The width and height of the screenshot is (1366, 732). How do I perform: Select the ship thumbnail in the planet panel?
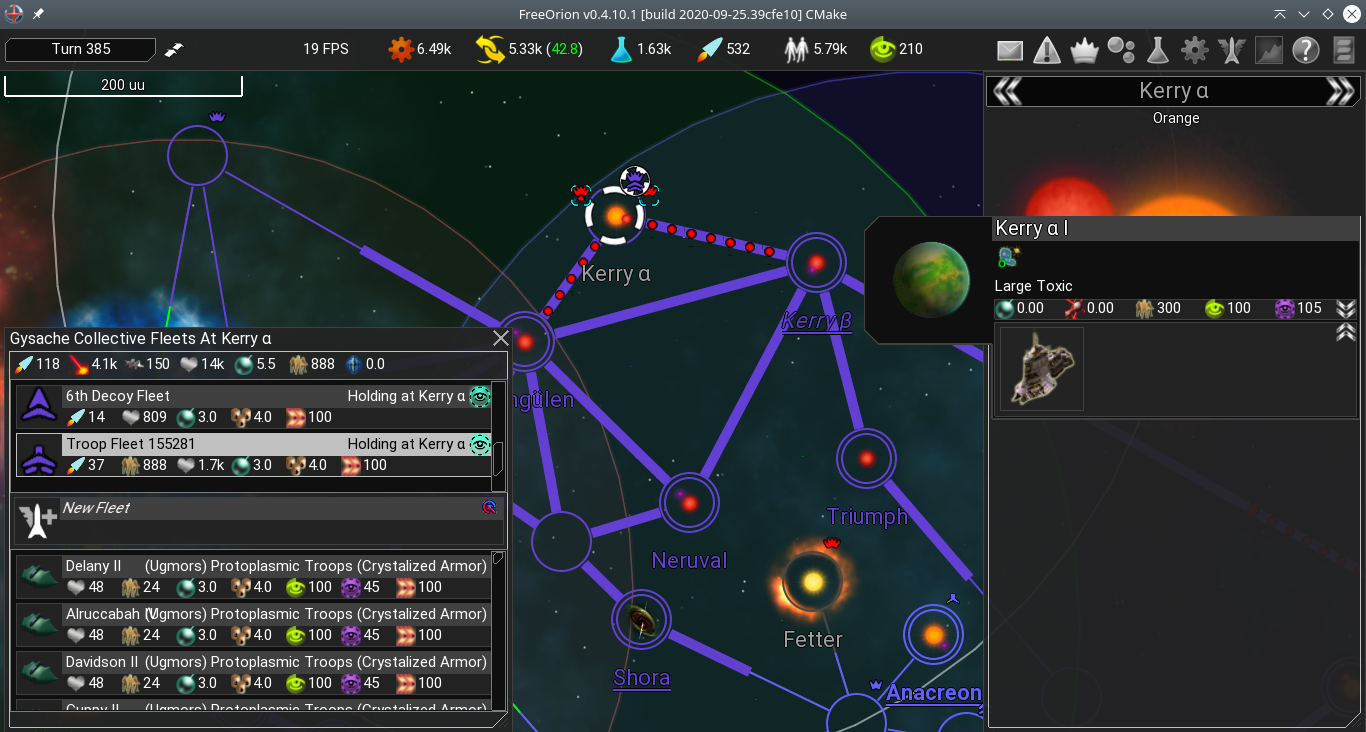(x=1040, y=369)
